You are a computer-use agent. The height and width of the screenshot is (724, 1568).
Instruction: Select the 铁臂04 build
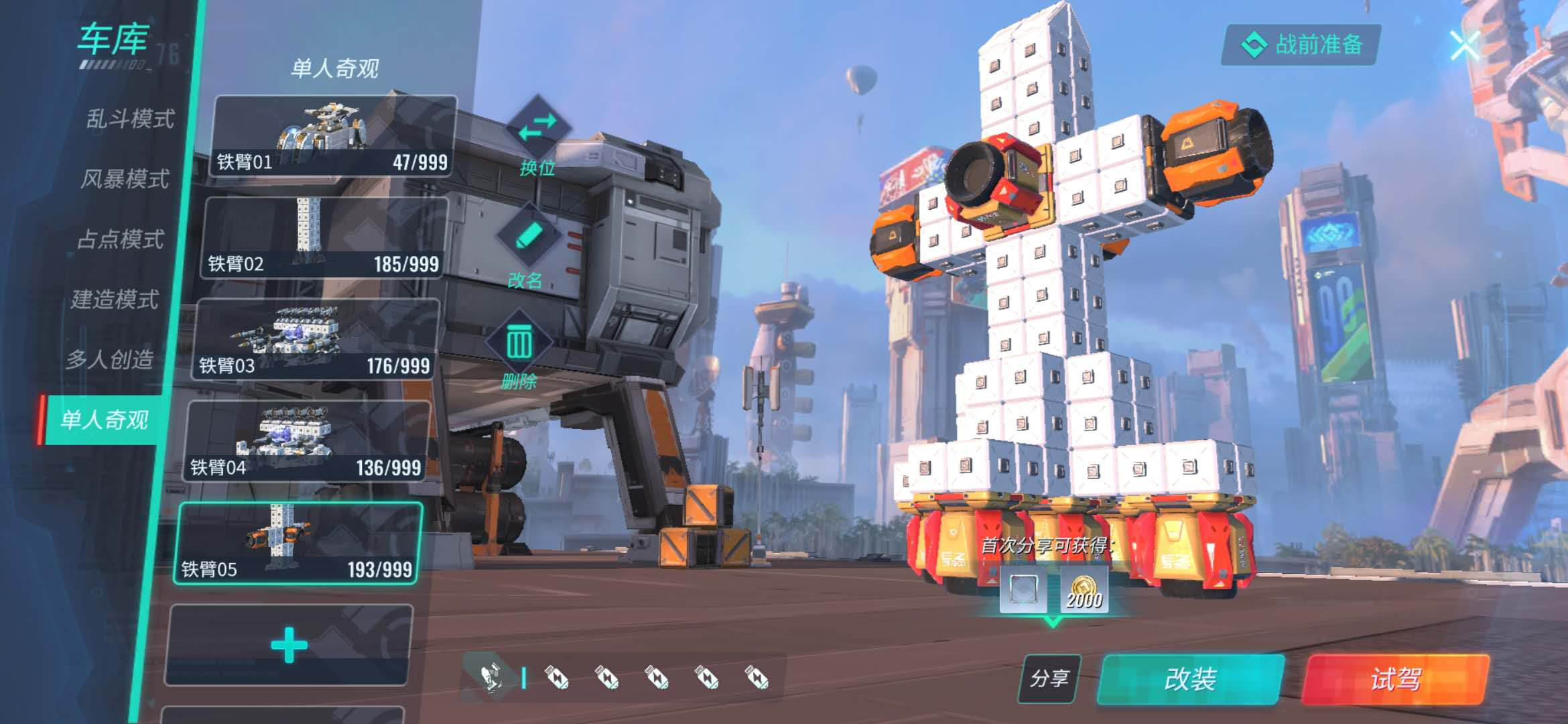point(307,442)
